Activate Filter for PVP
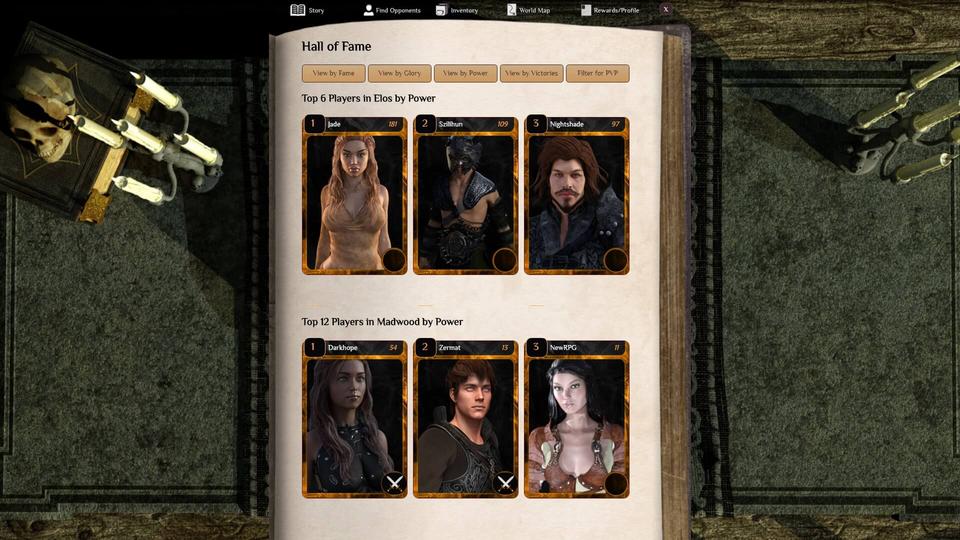The height and width of the screenshot is (540, 960). coord(597,73)
